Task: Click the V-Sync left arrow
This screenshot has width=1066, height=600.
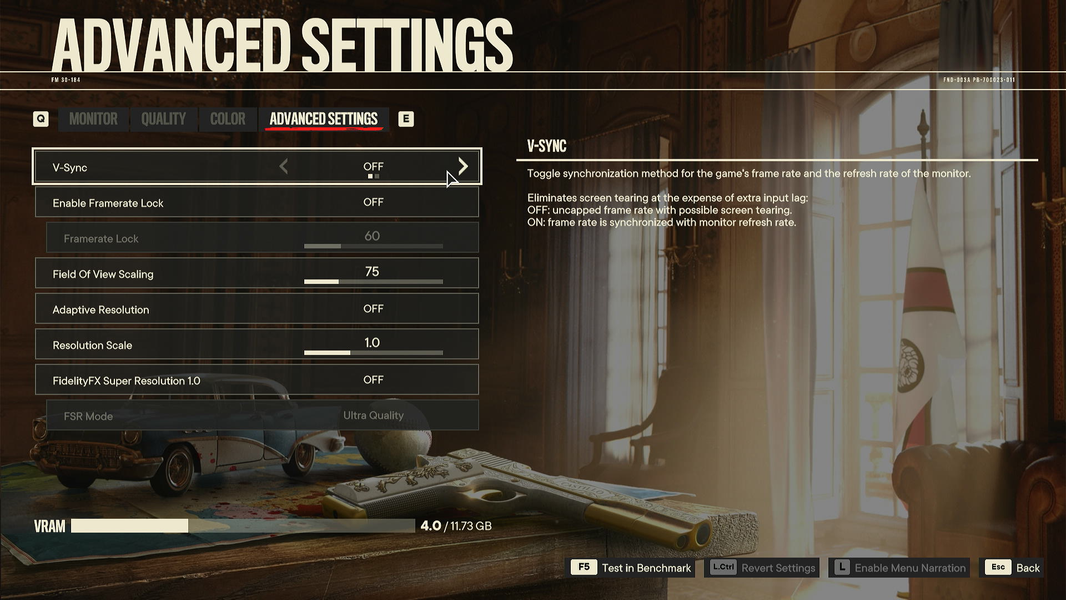Action: coord(284,166)
